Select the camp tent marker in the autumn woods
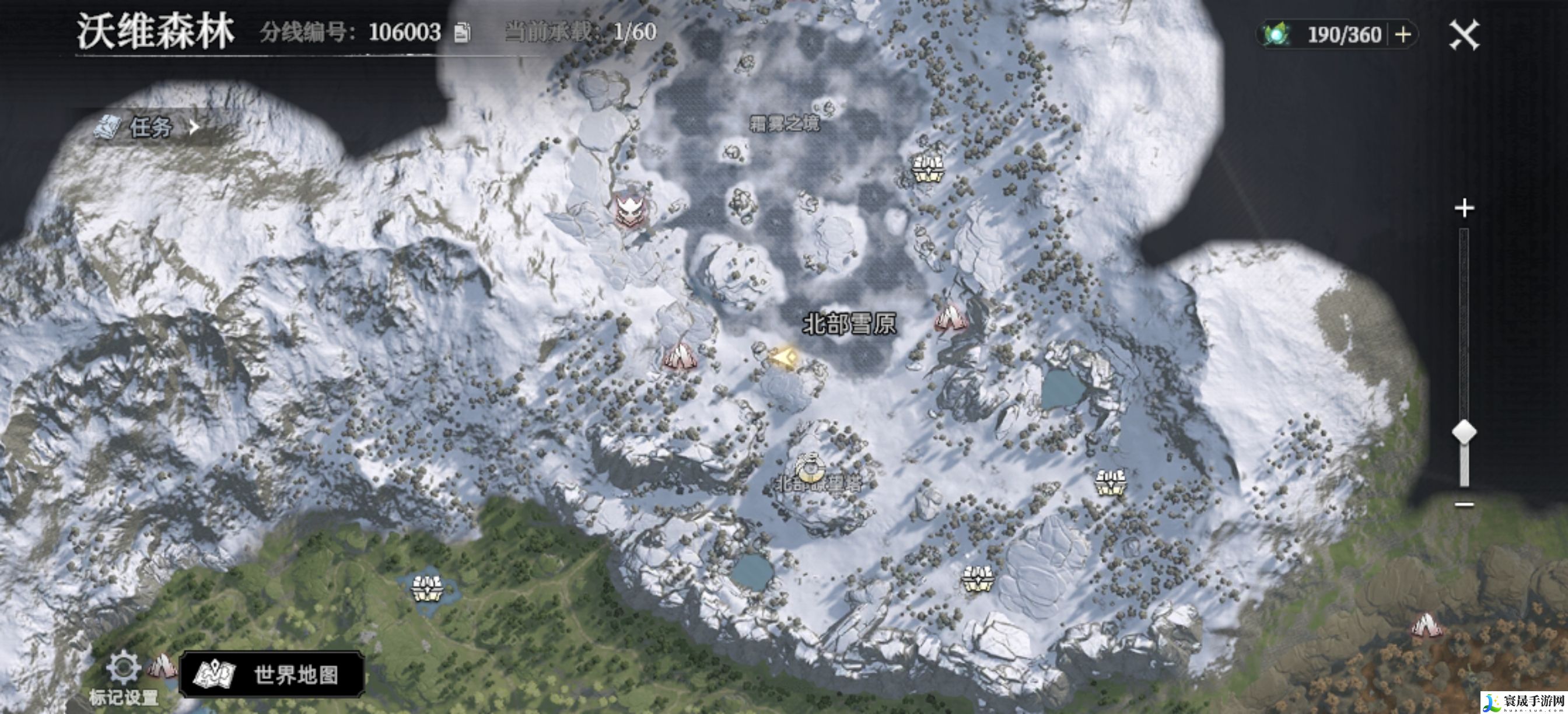This screenshot has height=714, width=1568. pos(1425,626)
